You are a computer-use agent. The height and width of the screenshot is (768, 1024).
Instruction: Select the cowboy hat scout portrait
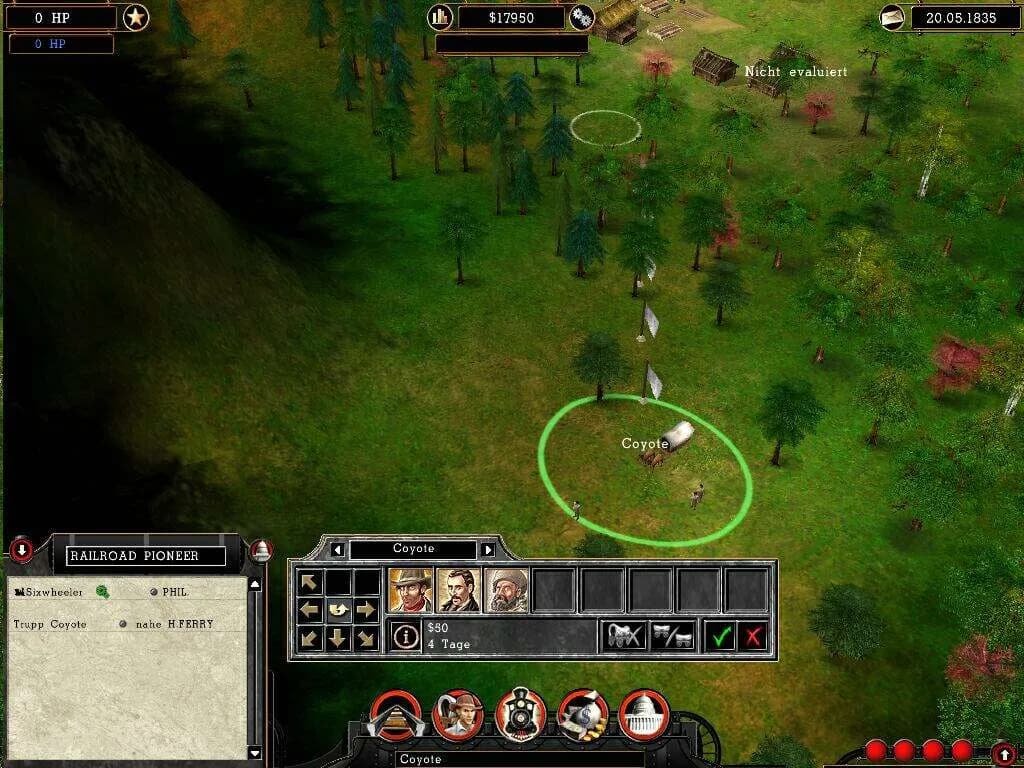(410, 590)
